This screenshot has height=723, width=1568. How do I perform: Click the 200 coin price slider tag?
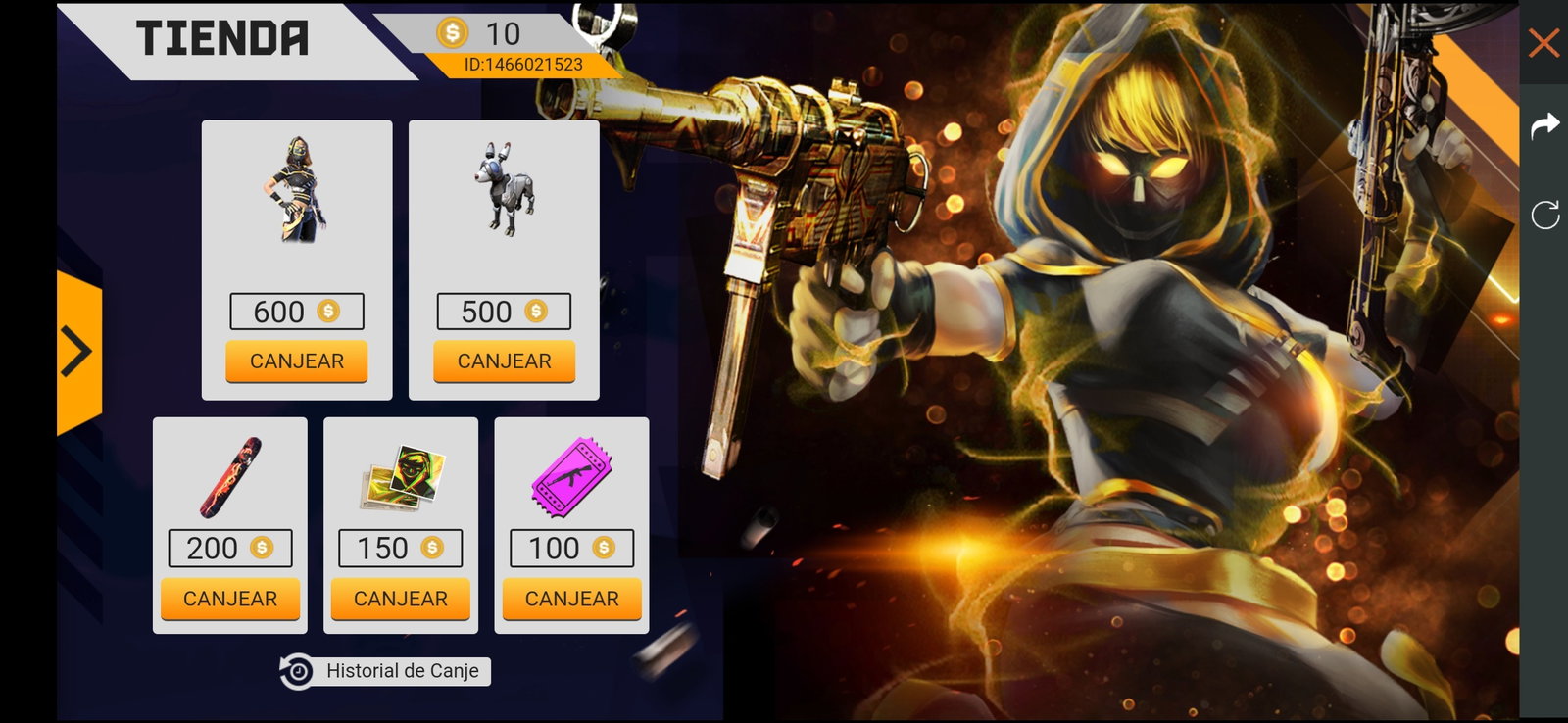[x=229, y=548]
